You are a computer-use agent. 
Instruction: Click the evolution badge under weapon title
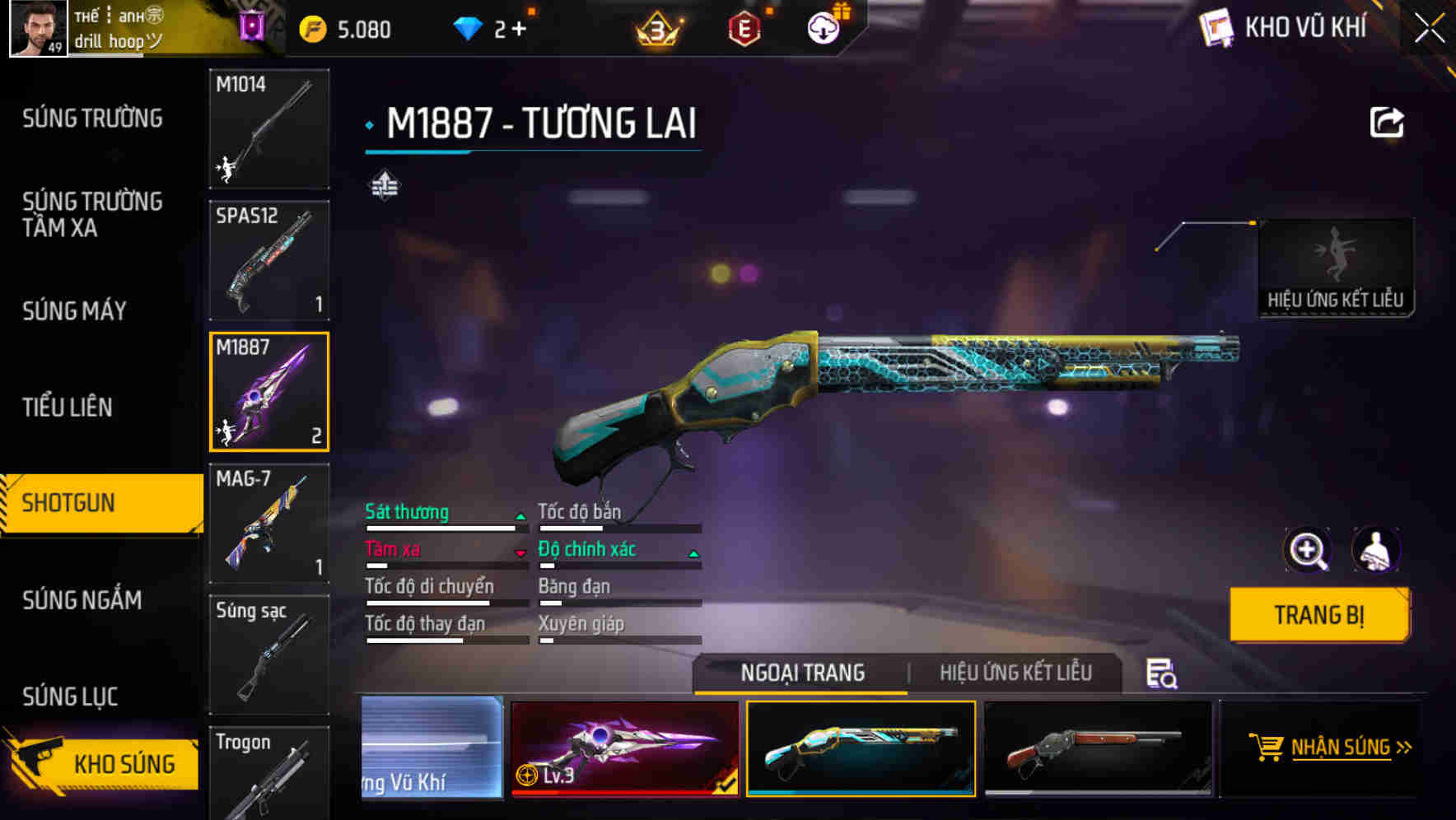tap(384, 184)
